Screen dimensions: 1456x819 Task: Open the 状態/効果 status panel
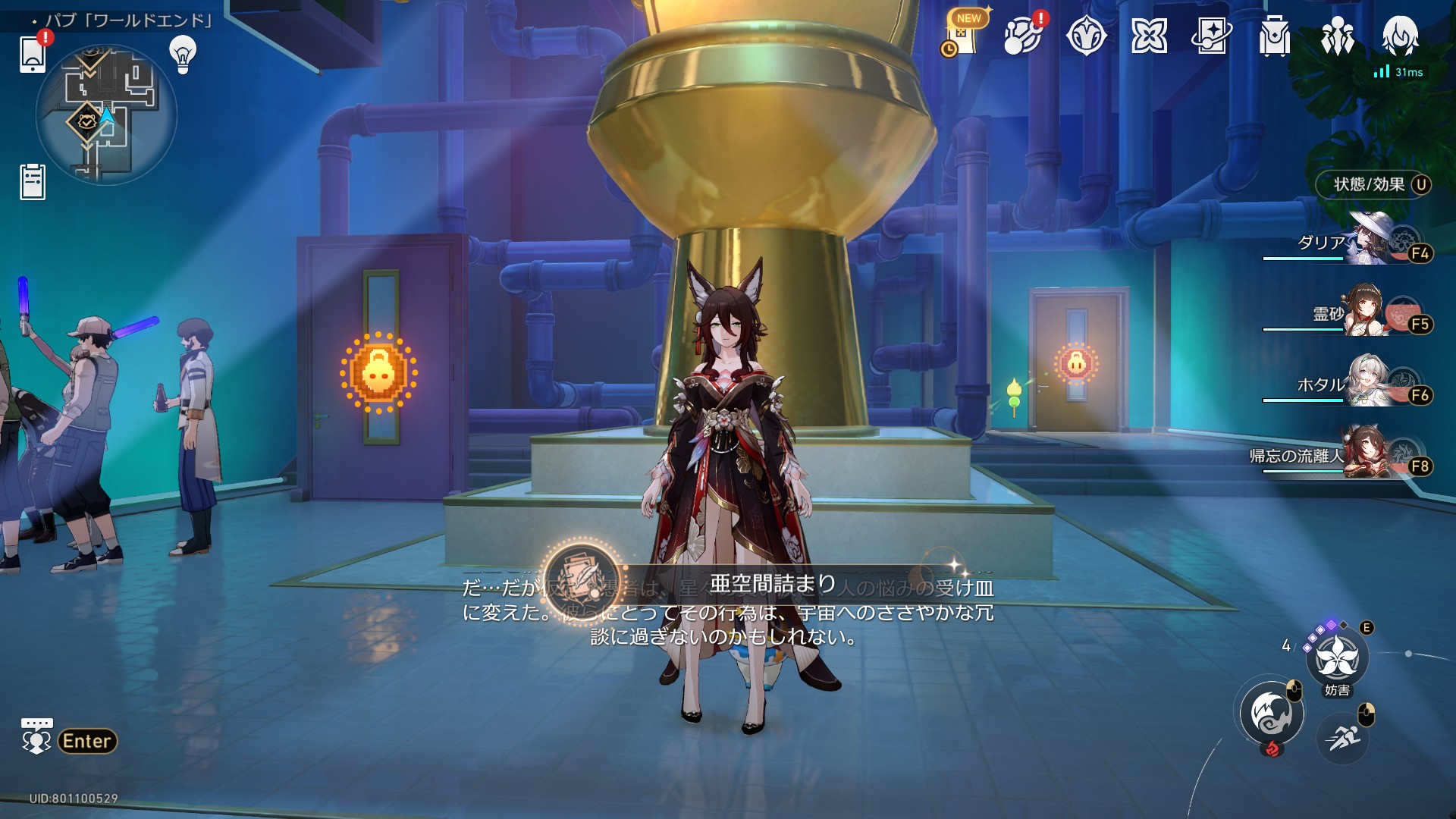coord(1373,184)
